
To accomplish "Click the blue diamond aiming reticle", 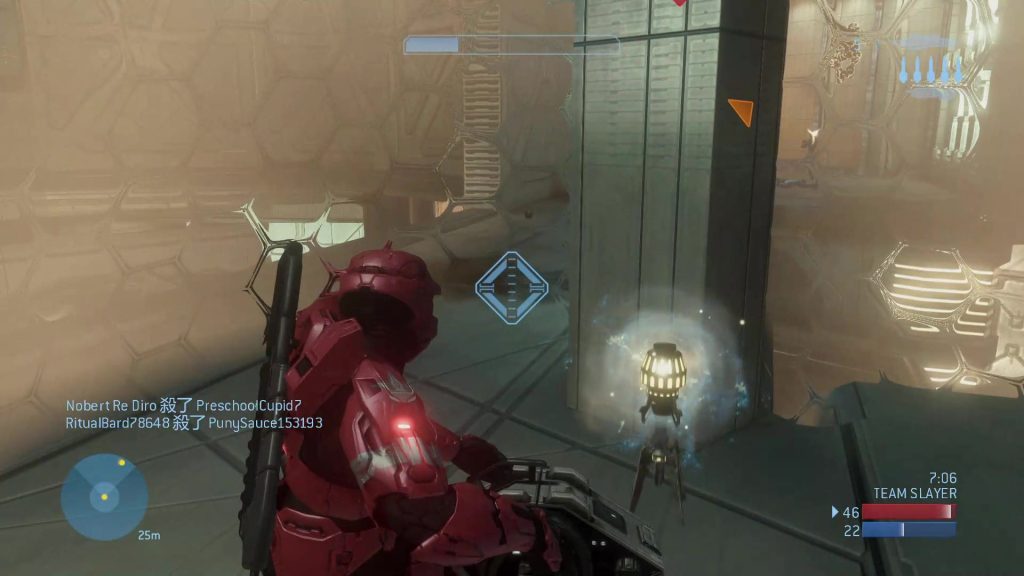I will pos(512,288).
